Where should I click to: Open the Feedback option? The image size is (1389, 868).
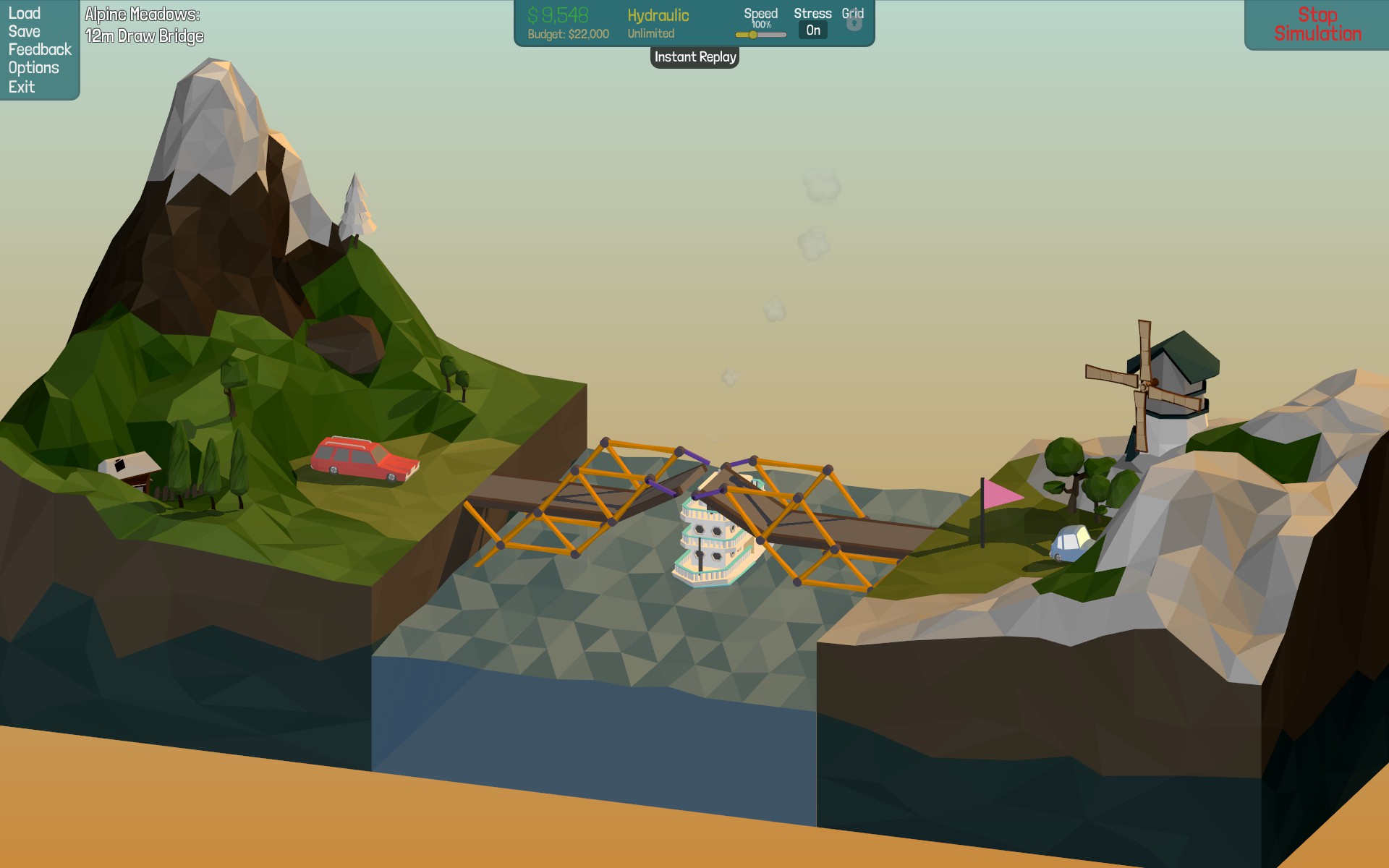(x=40, y=50)
